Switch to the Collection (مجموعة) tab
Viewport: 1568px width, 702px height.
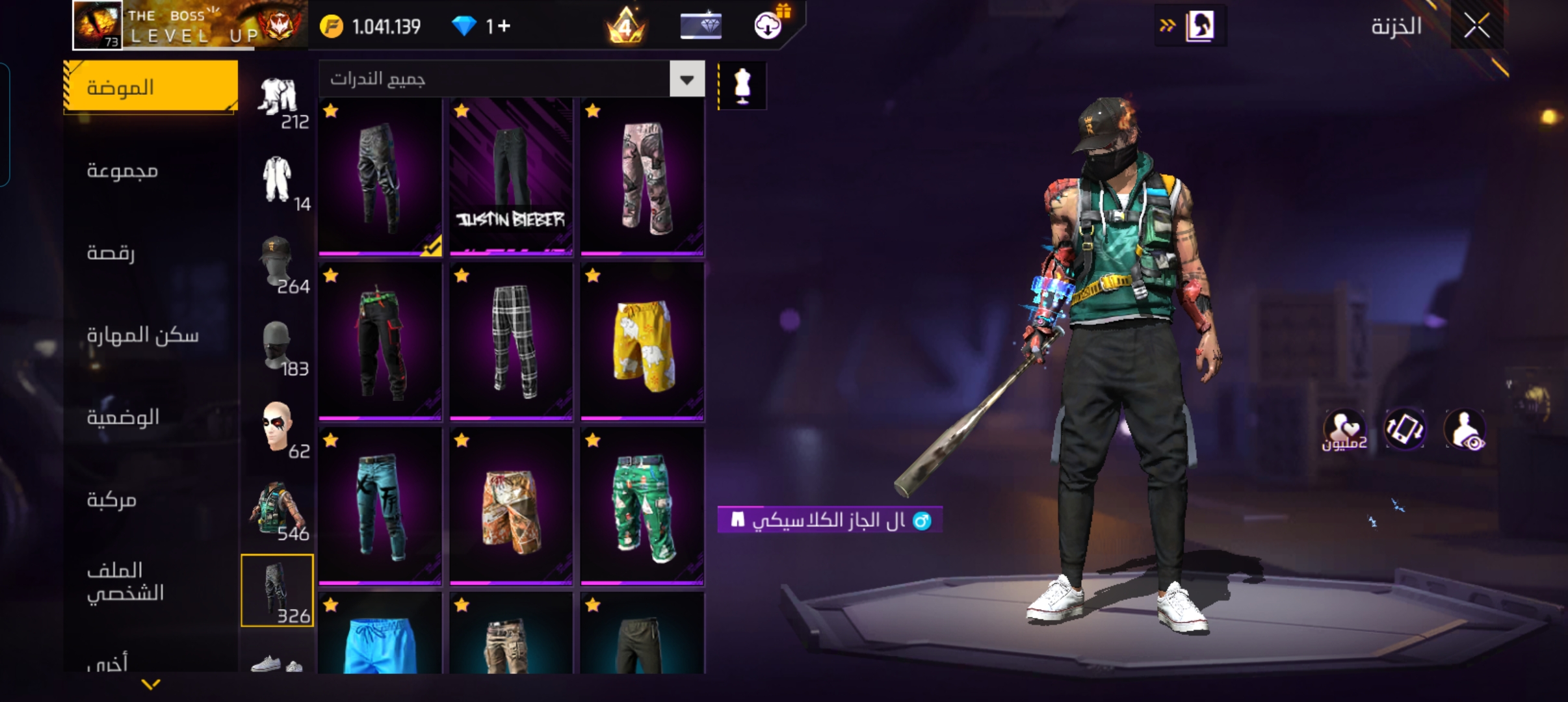click(x=122, y=170)
